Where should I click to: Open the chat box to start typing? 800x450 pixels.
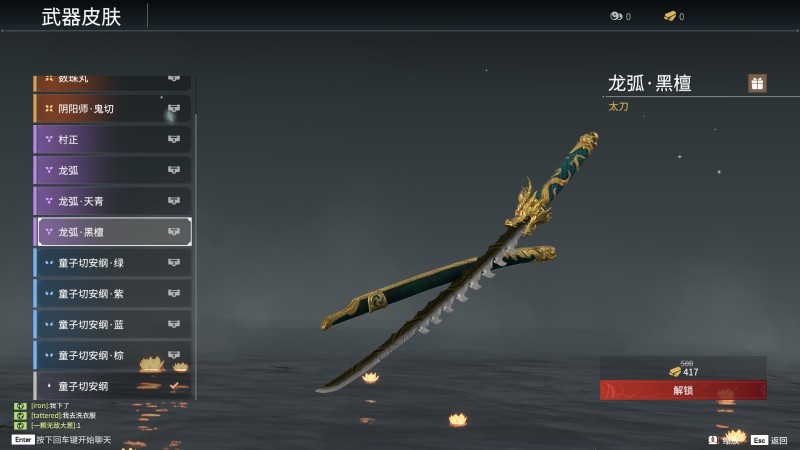click(62, 439)
